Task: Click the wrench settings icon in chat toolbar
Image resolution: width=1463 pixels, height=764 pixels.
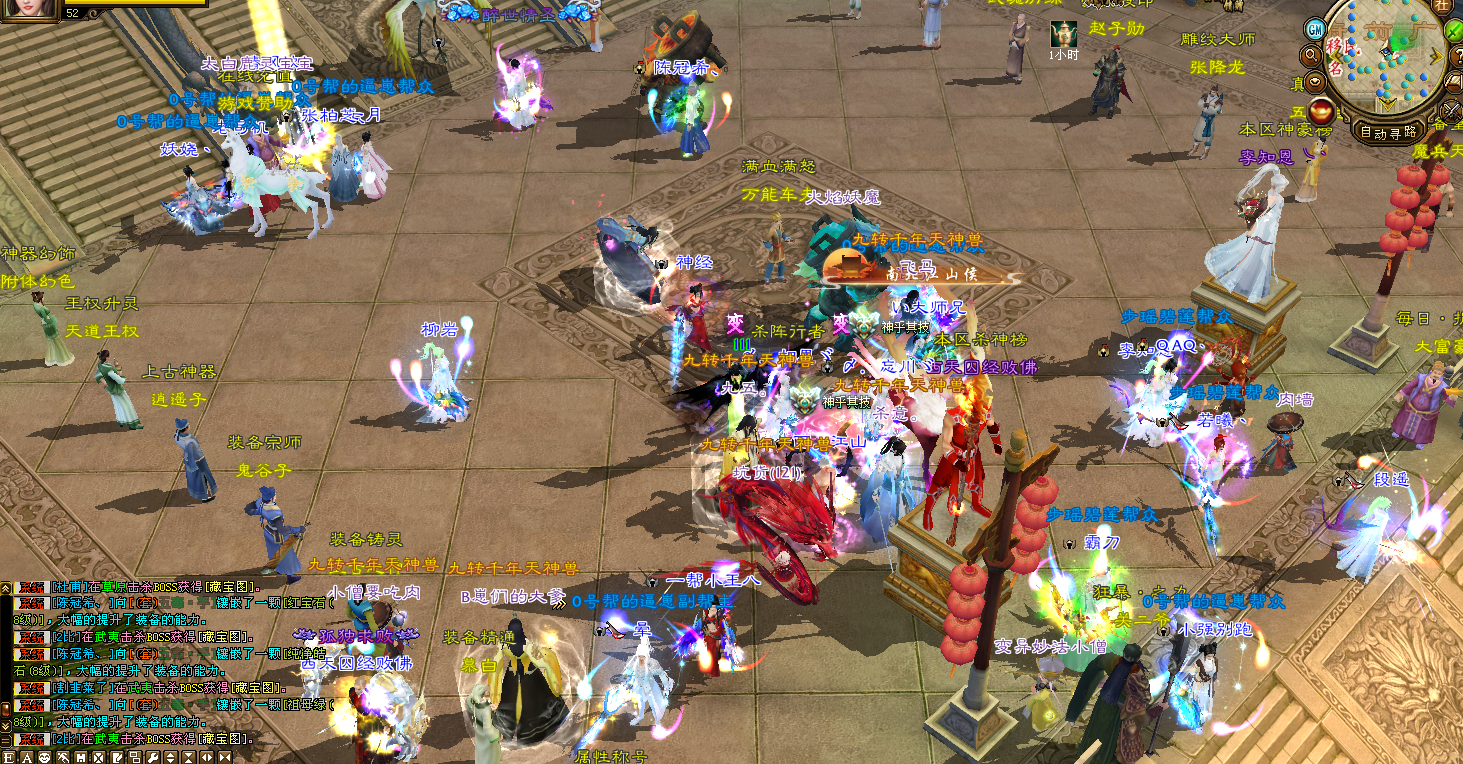Action: tap(153, 758)
